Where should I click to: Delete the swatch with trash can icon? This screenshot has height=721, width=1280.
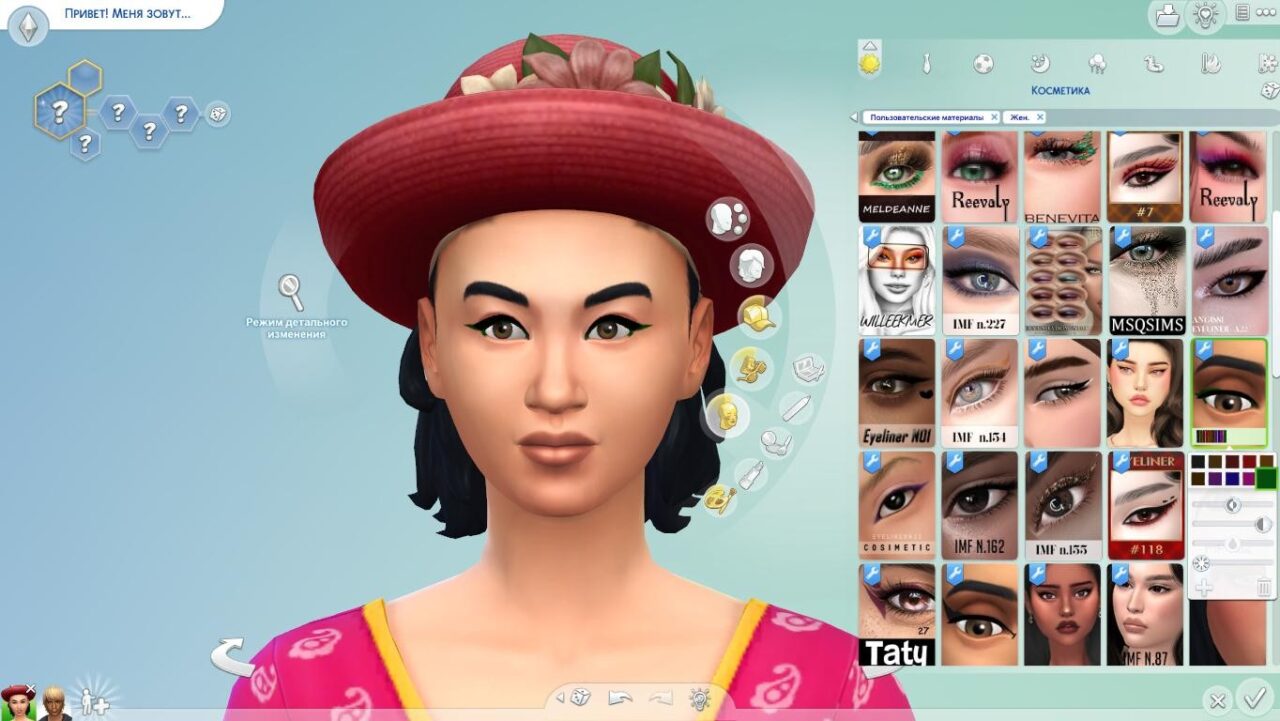coord(1264,588)
